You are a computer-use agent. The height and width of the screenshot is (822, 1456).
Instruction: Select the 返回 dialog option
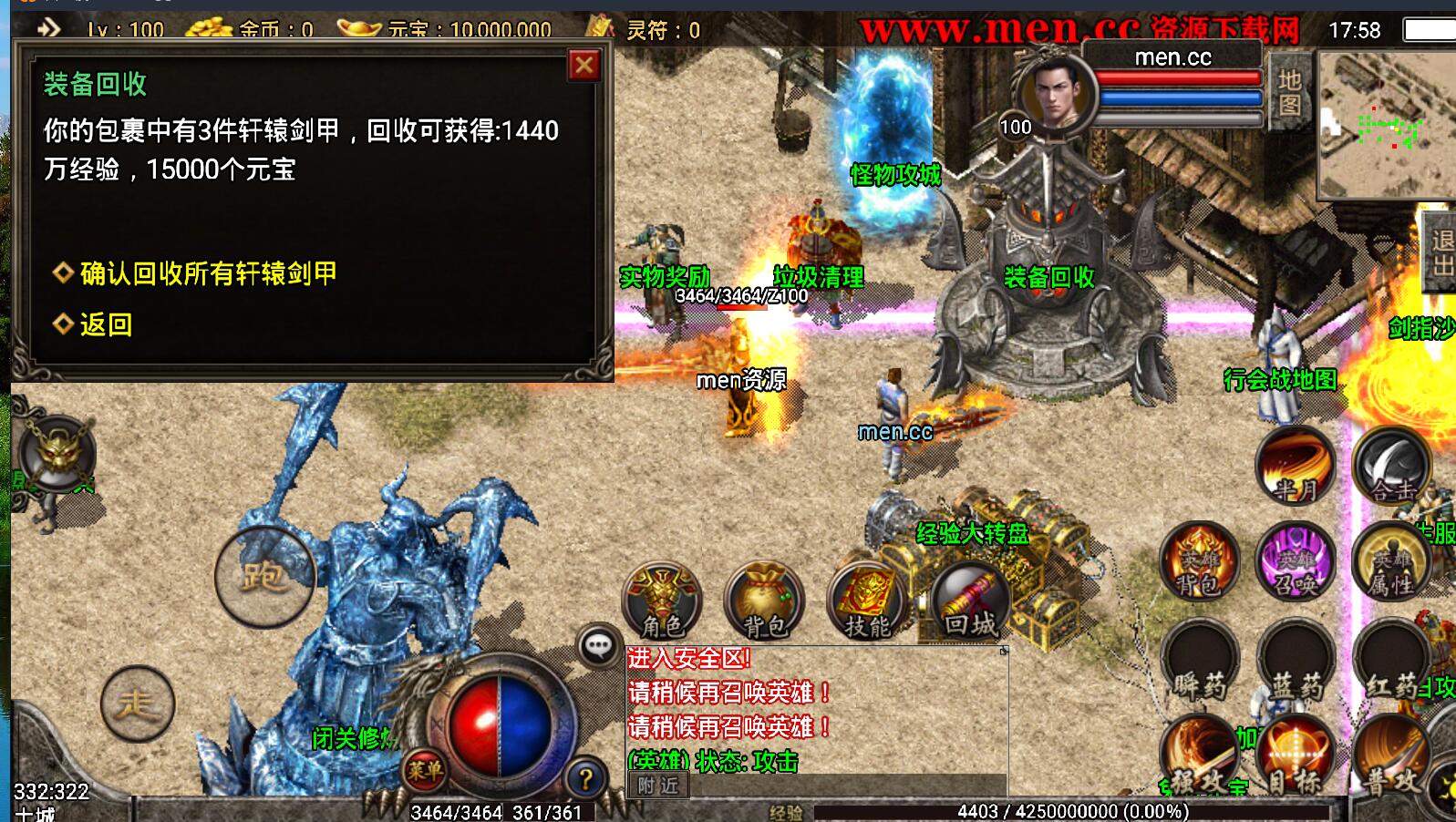pyautogui.click(x=105, y=324)
